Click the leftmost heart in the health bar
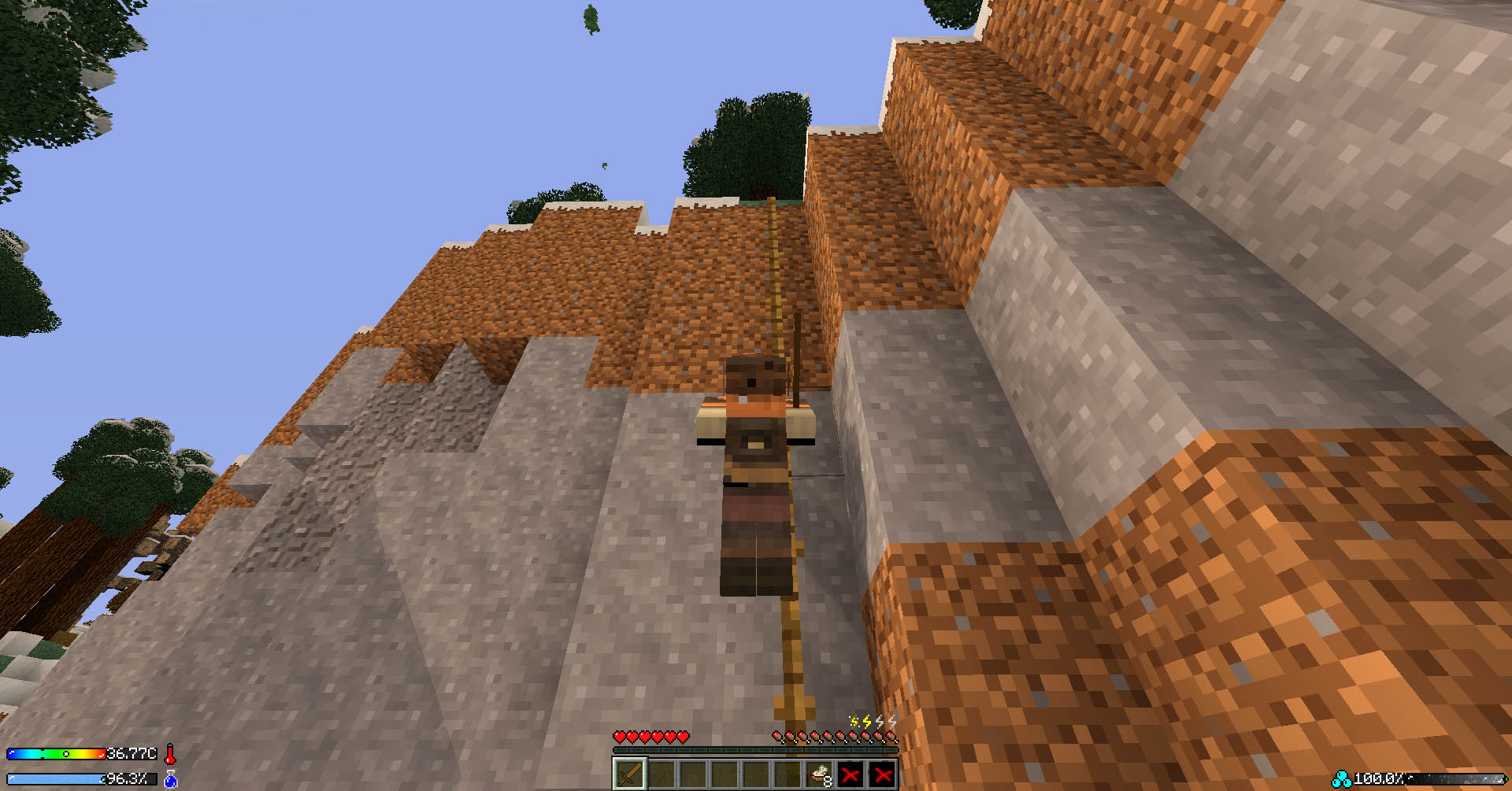 point(620,737)
